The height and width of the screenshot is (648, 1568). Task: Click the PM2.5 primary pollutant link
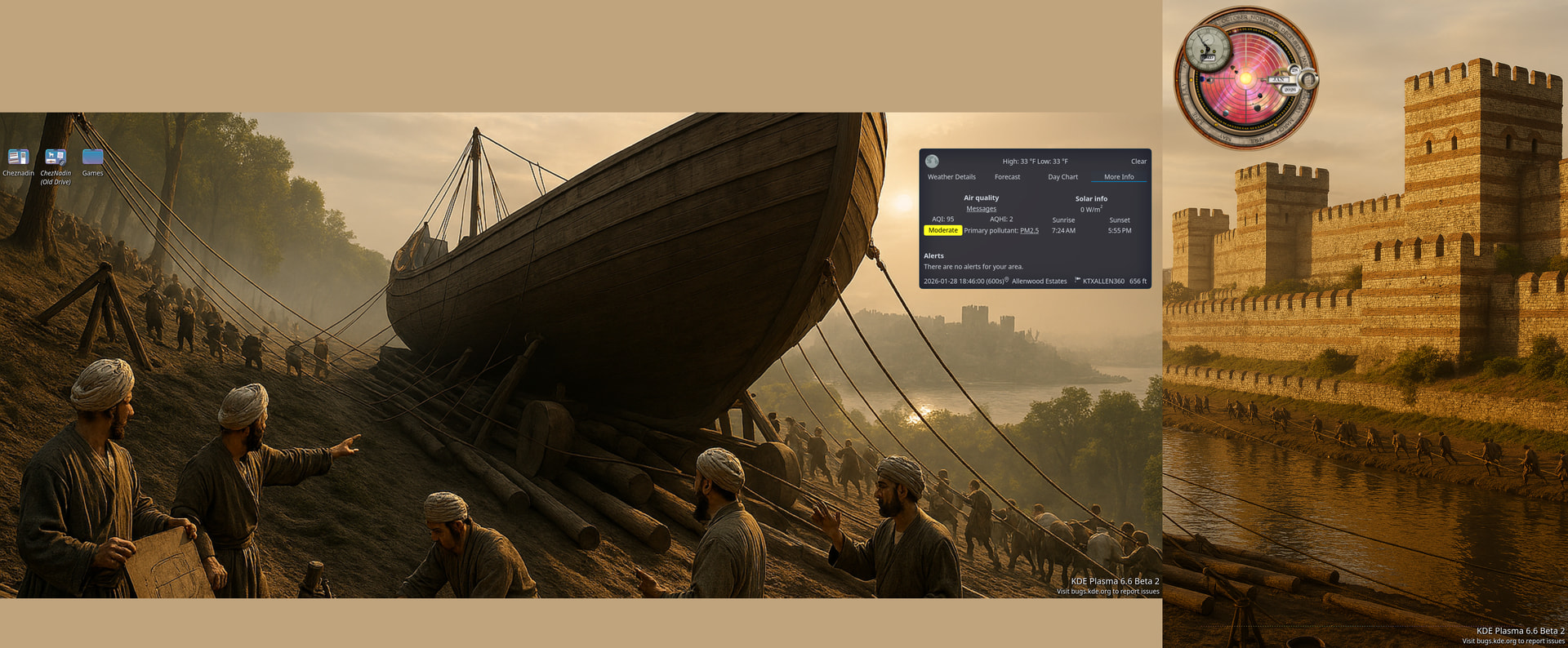(1029, 231)
